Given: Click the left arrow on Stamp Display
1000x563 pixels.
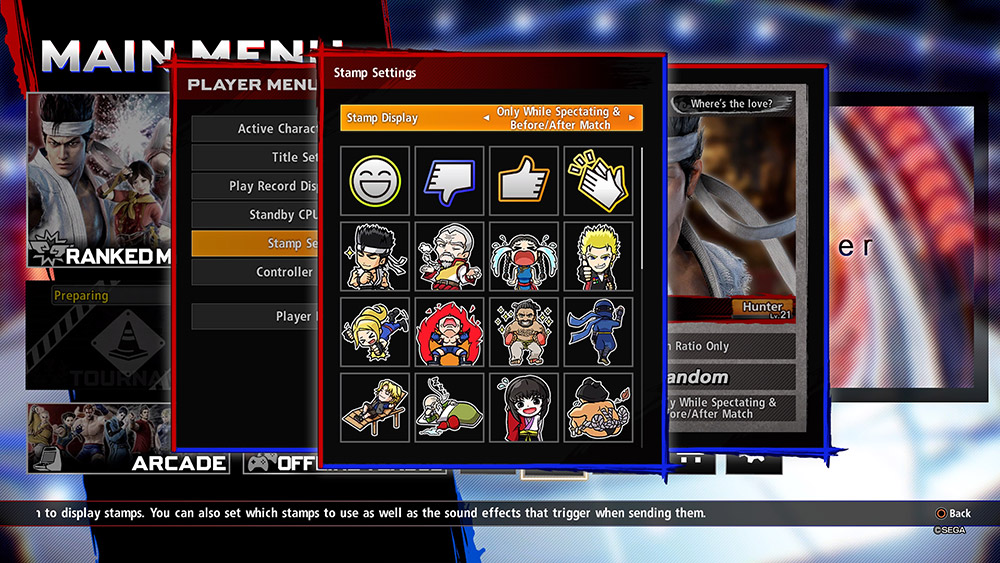Looking at the screenshot, I should click(x=487, y=118).
